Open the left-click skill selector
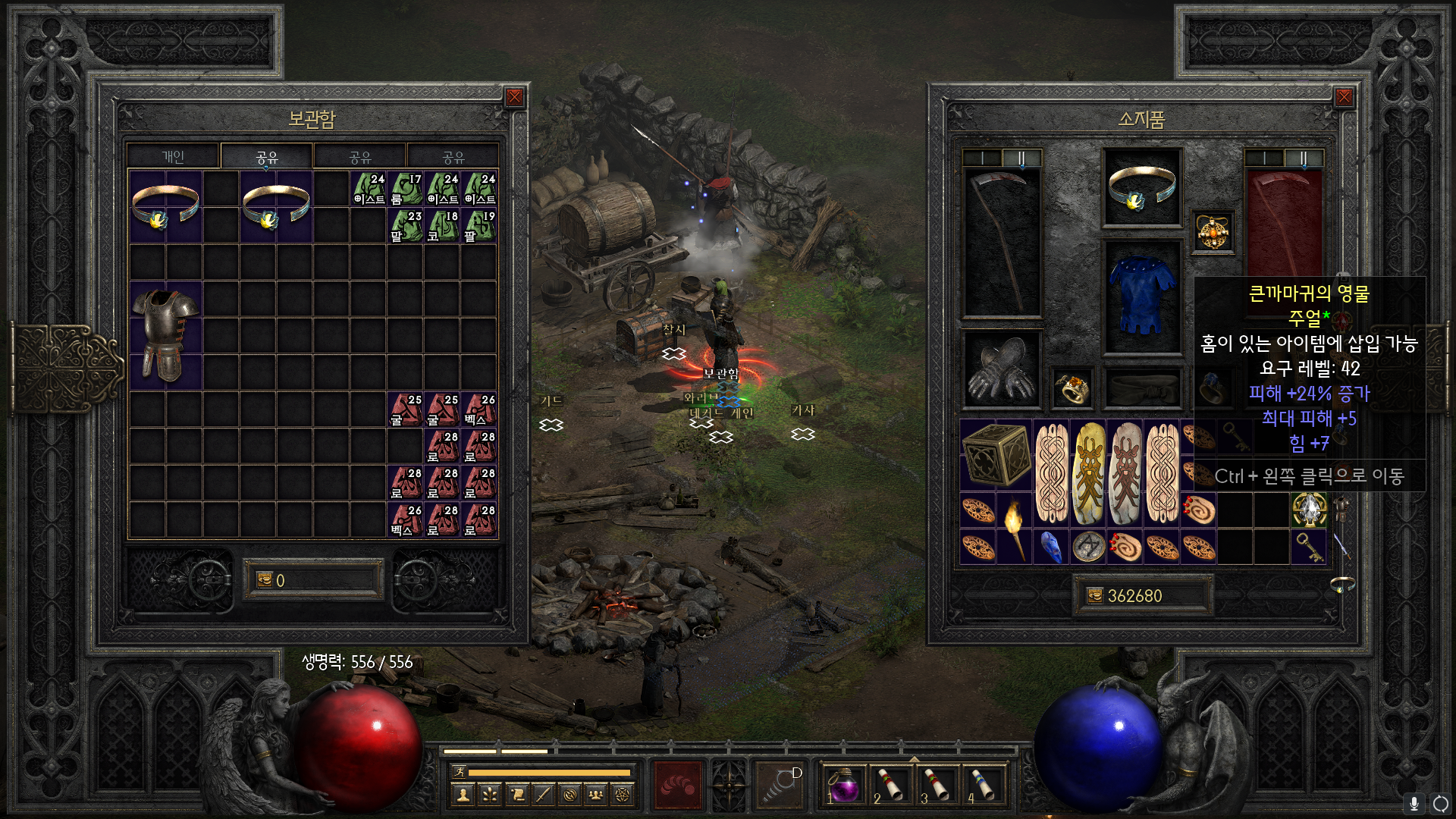The width and height of the screenshot is (1456, 819). (x=678, y=784)
